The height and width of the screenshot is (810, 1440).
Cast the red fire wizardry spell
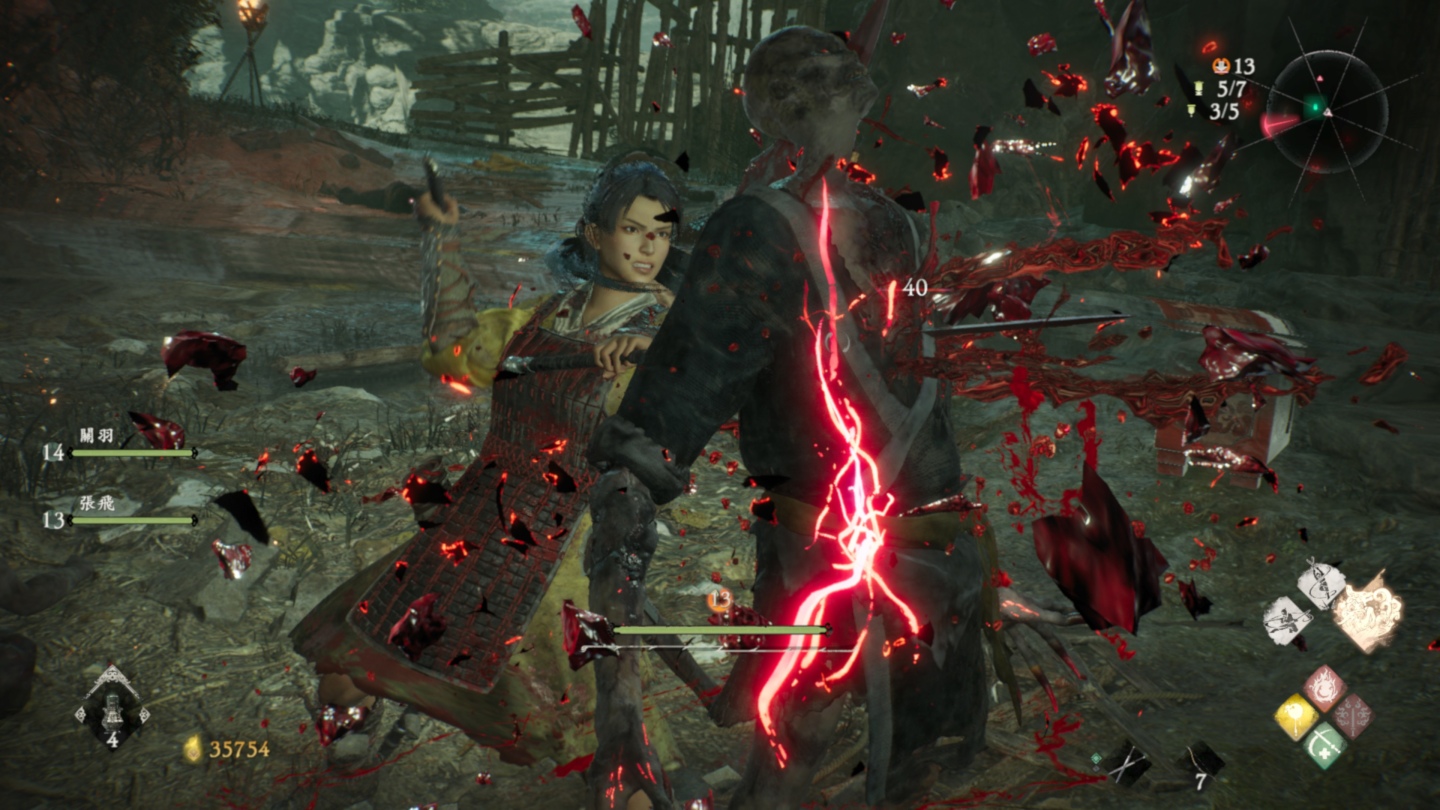[x=1323, y=689]
